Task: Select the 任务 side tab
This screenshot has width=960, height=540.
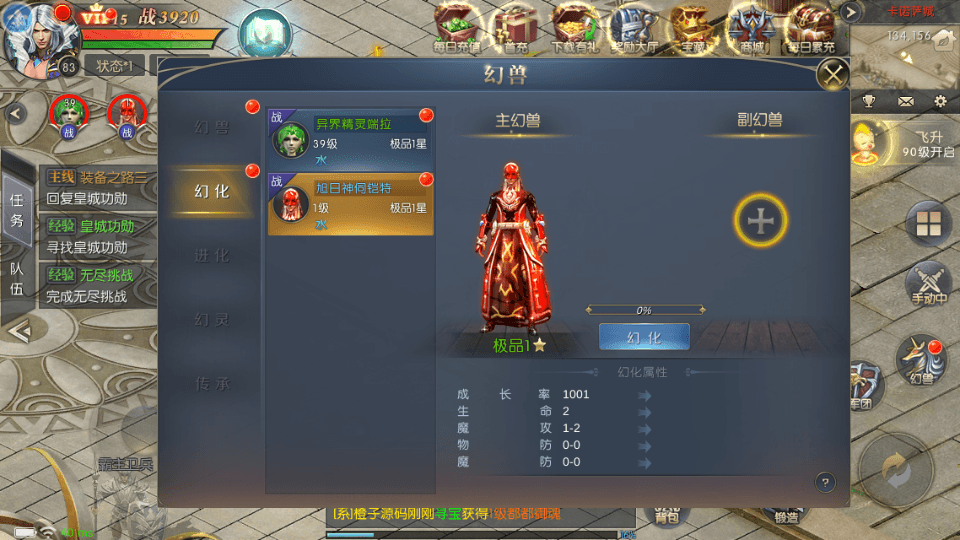Action: point(16,210)
